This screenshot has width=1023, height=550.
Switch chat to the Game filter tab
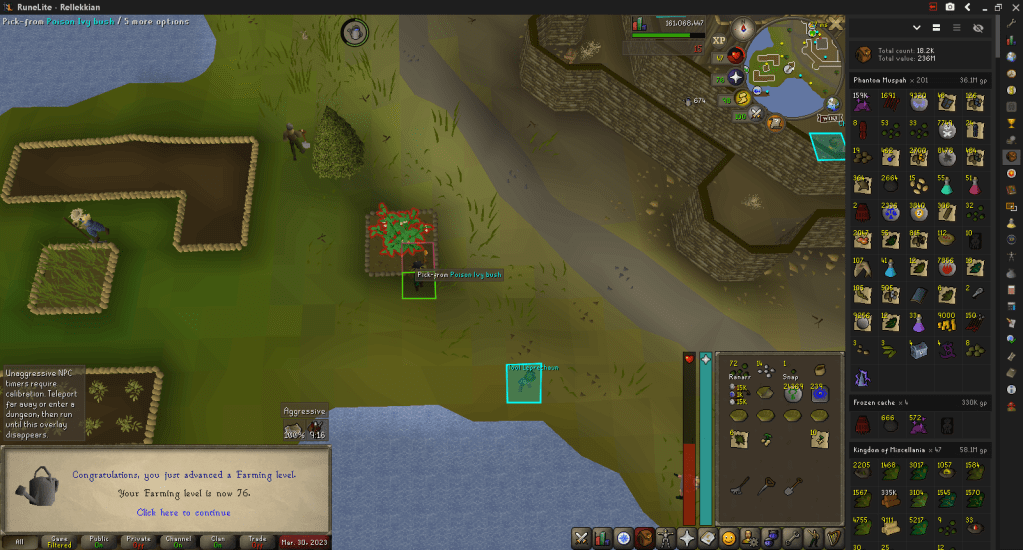[x=60, y=540]
